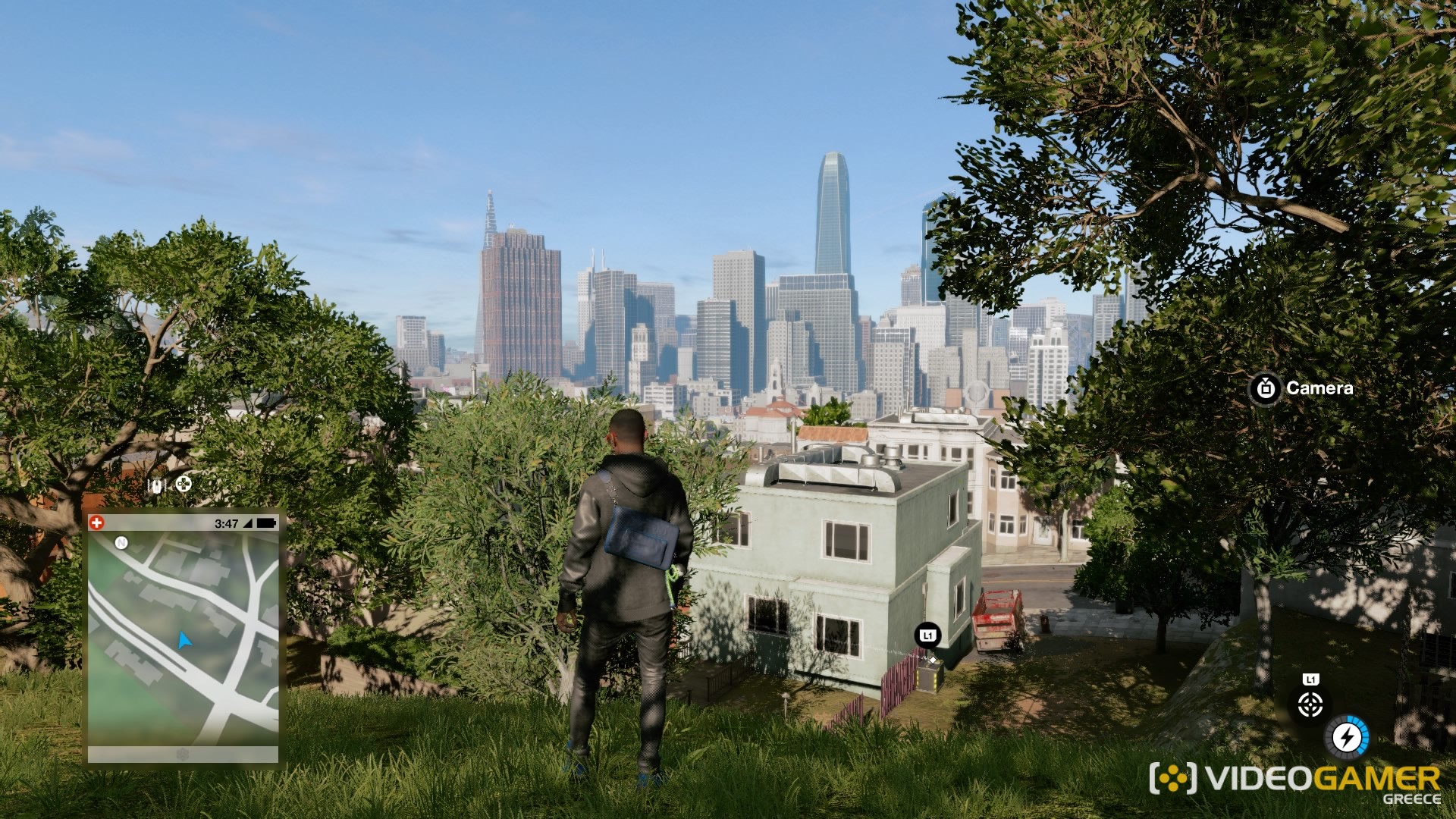Select the L1 targeting reticle icon
Screen dimensions: 1456x819
point(1310,704)
